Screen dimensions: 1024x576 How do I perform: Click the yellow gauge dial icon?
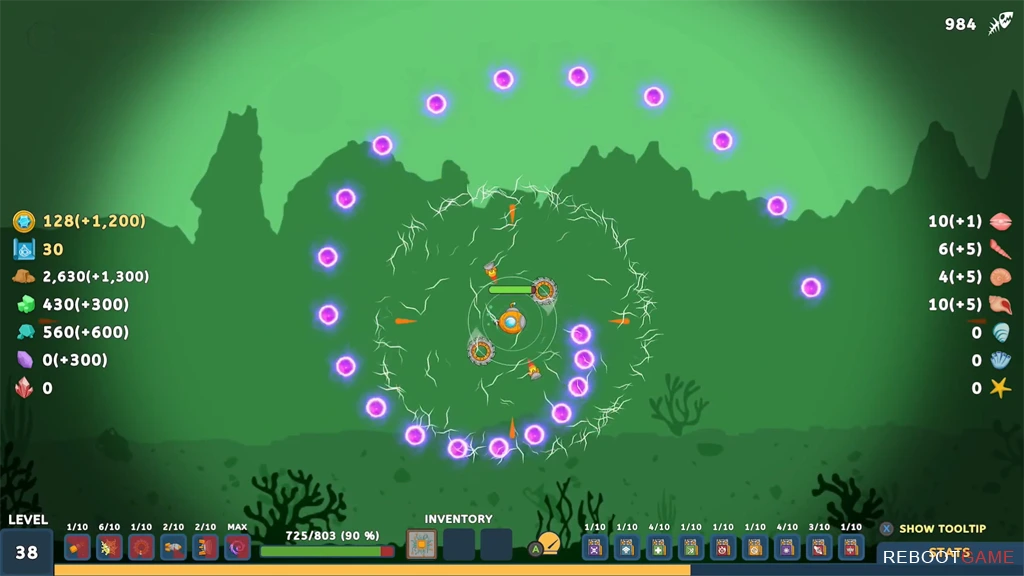(x=548, y=543)
